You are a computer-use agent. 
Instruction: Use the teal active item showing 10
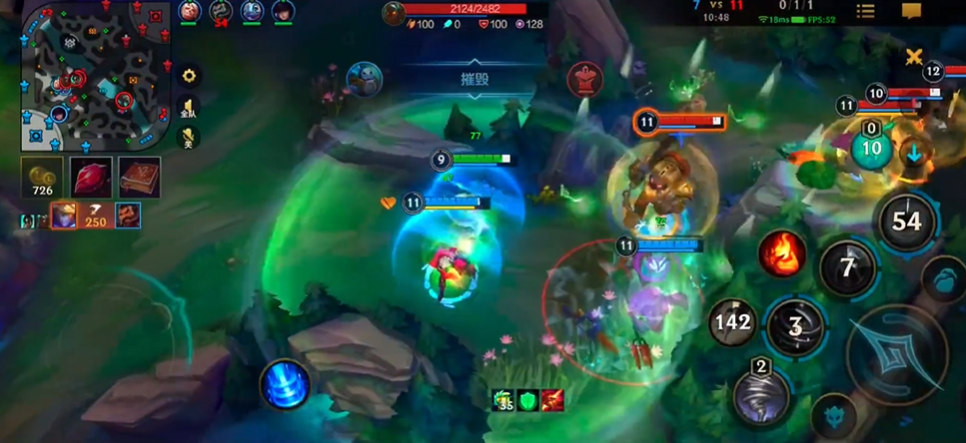(871, 149)
